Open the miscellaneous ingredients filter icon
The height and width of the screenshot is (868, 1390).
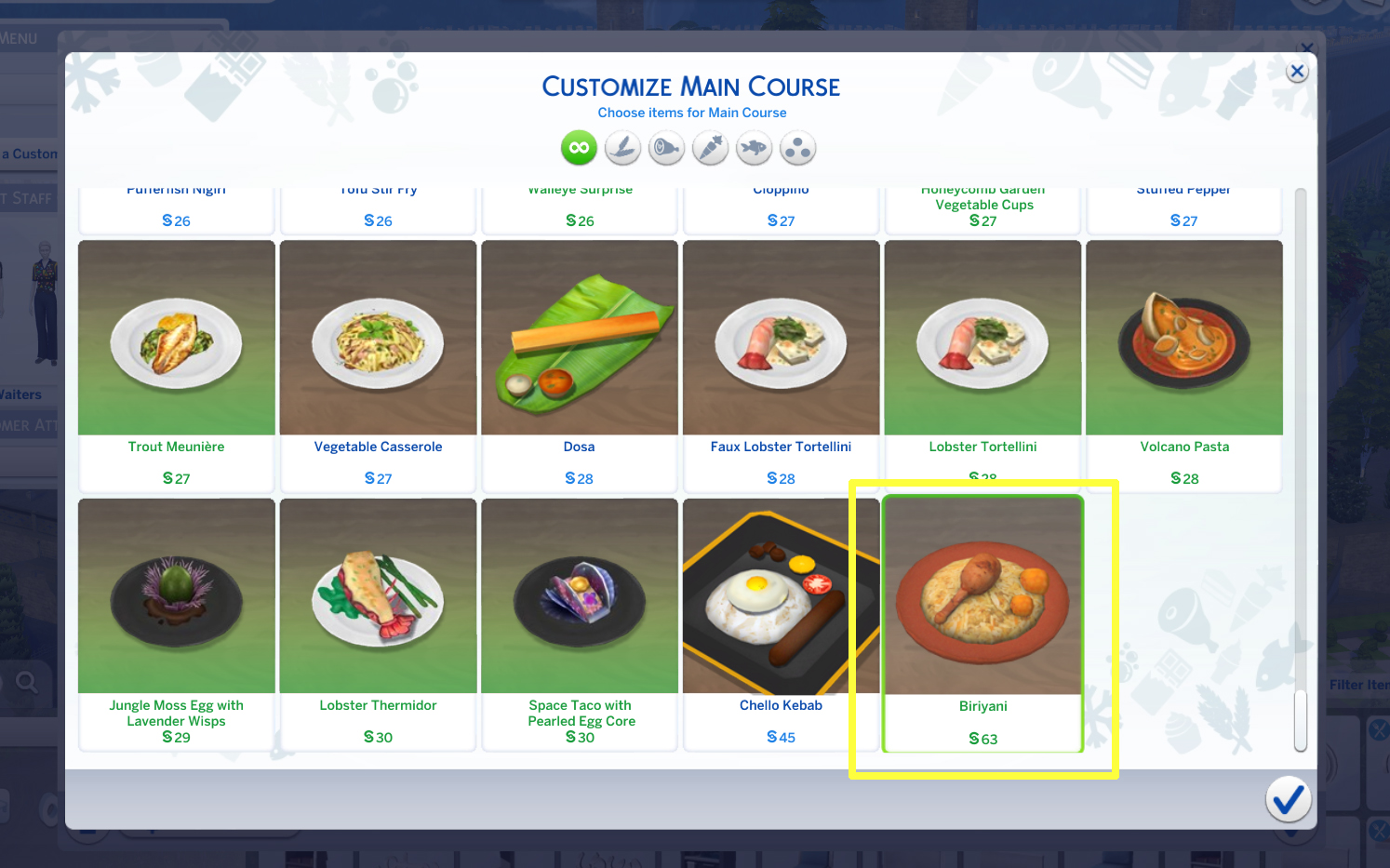pyautogui.click(x=796, y=147)
